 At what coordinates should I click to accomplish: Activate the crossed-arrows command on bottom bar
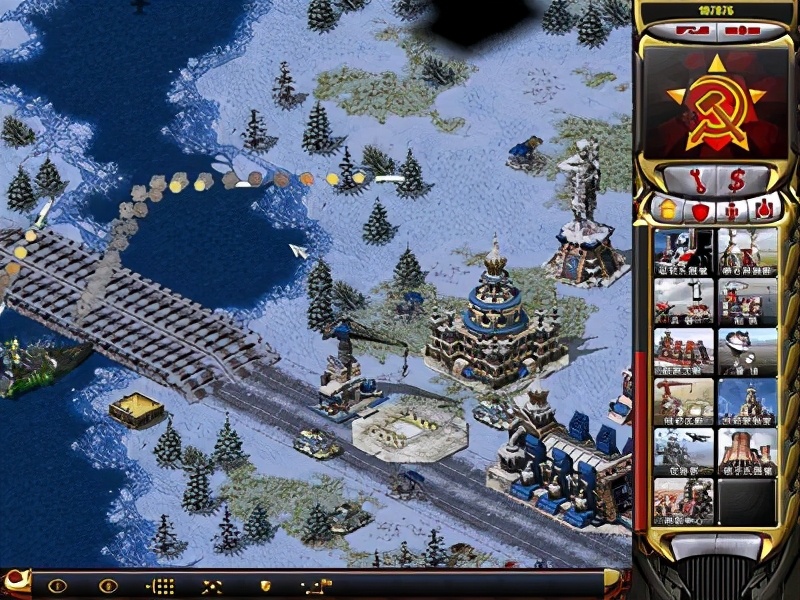[212, 586]
